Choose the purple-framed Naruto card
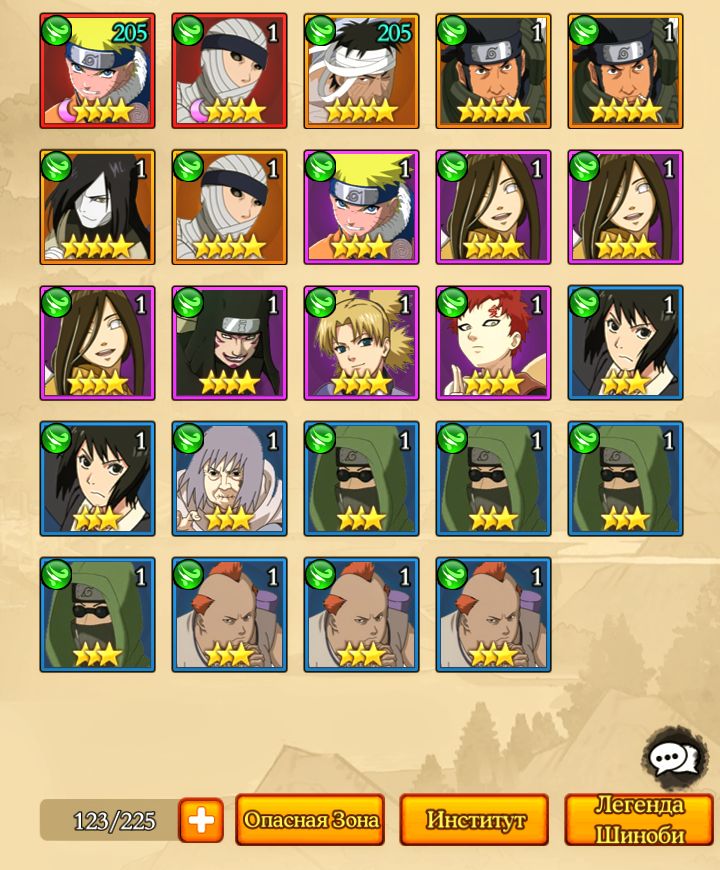Image resolution: width=720 pixels, height=870 pixels. click(361, 207)
